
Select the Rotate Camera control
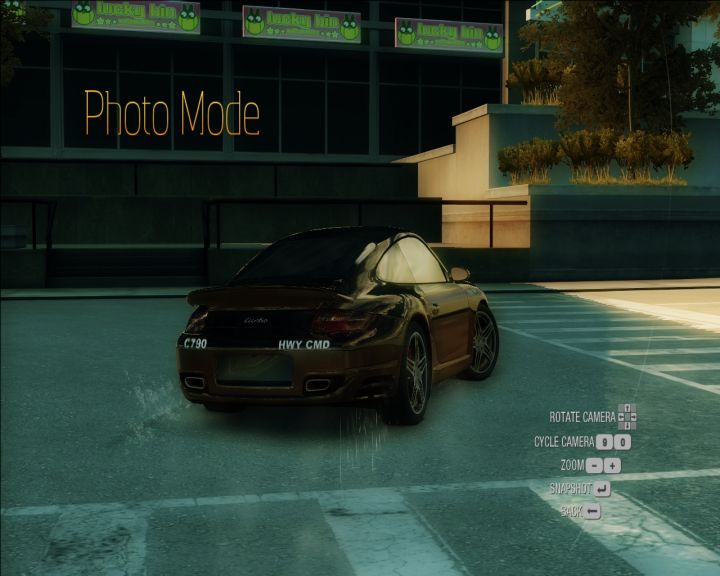[627, 416]
